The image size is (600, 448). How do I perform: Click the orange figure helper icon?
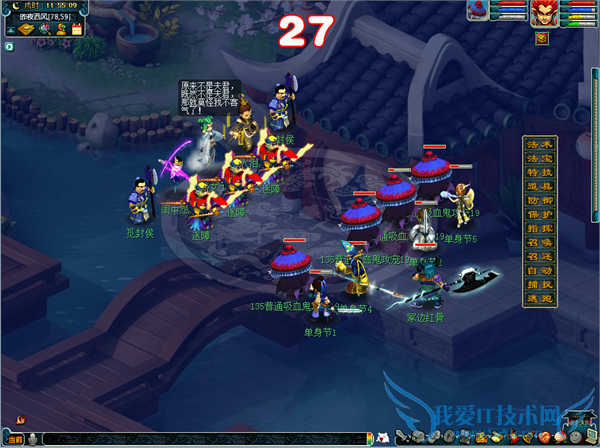point(60,30)
